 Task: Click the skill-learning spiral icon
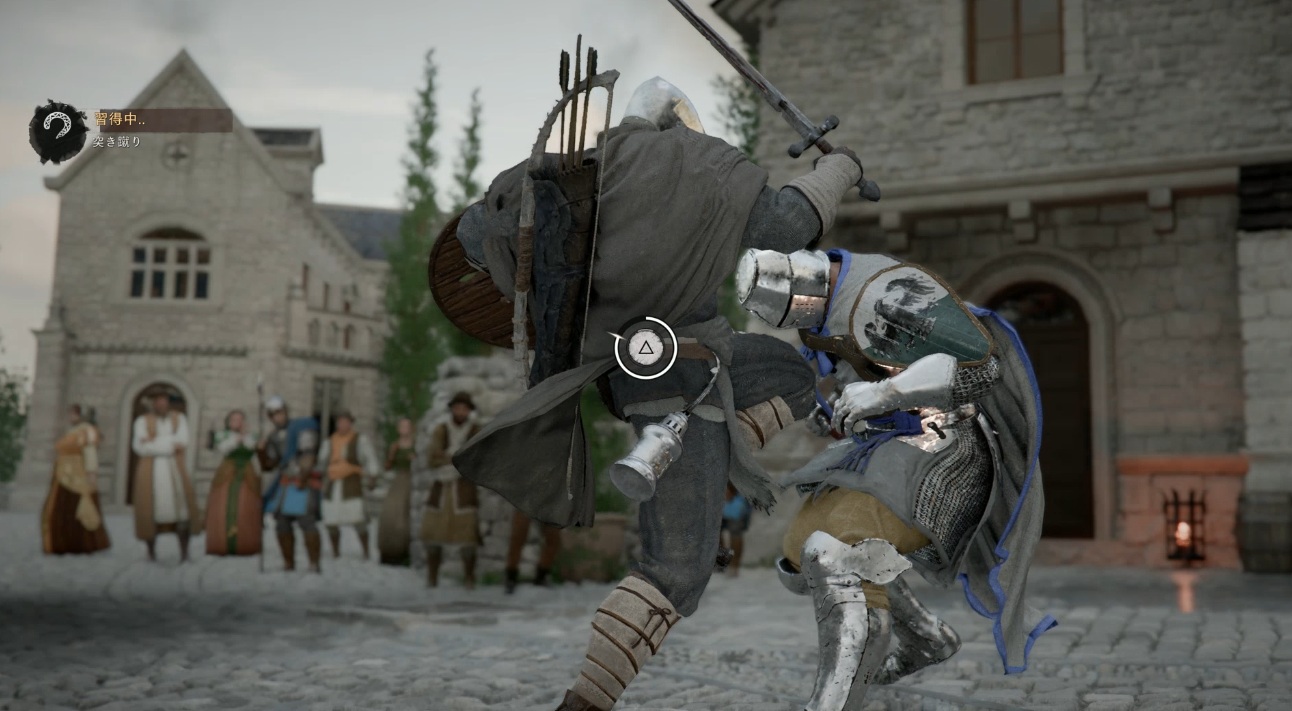coord(57,131)
